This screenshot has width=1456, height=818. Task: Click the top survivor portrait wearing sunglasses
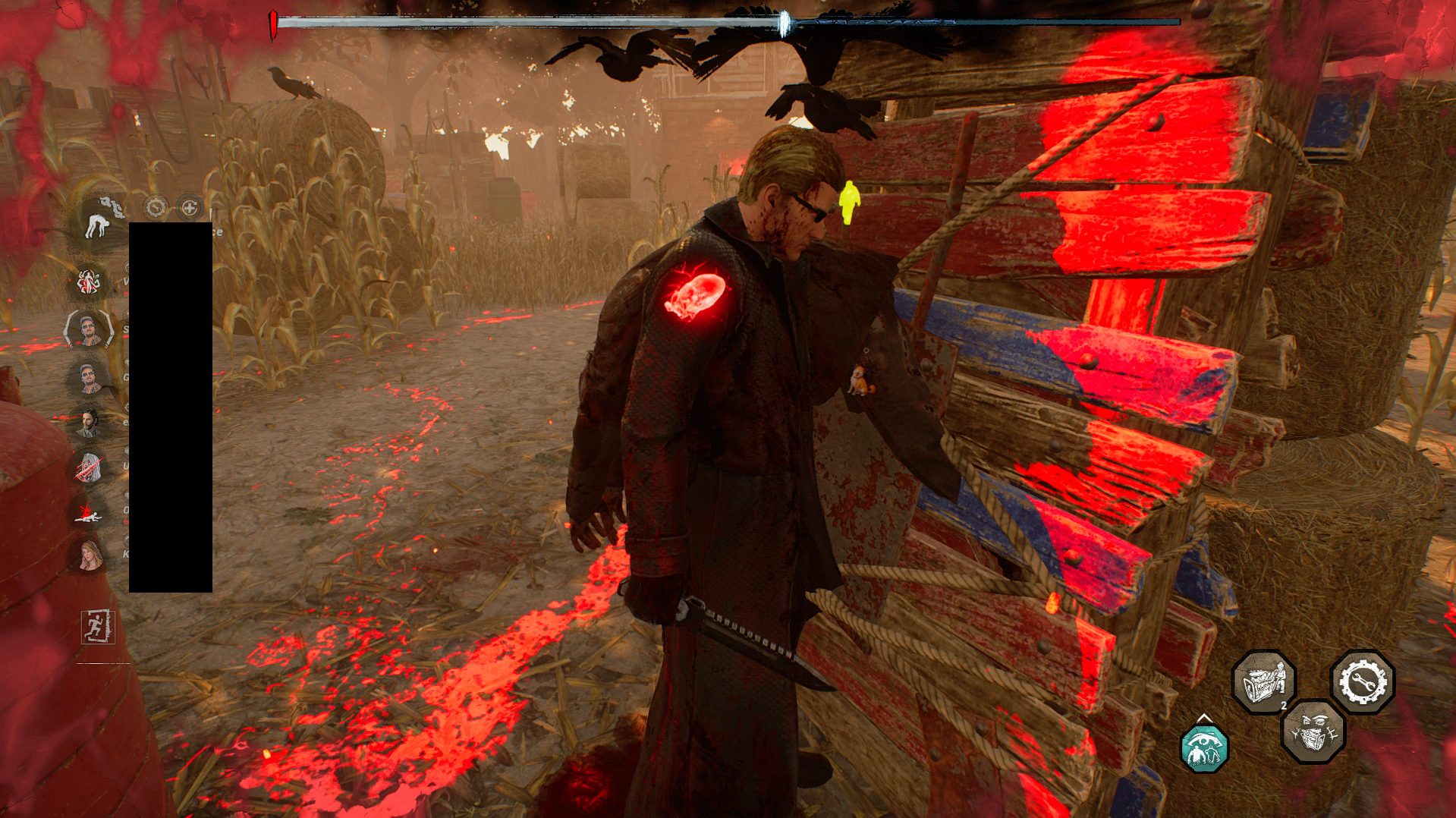coord(88,331)
